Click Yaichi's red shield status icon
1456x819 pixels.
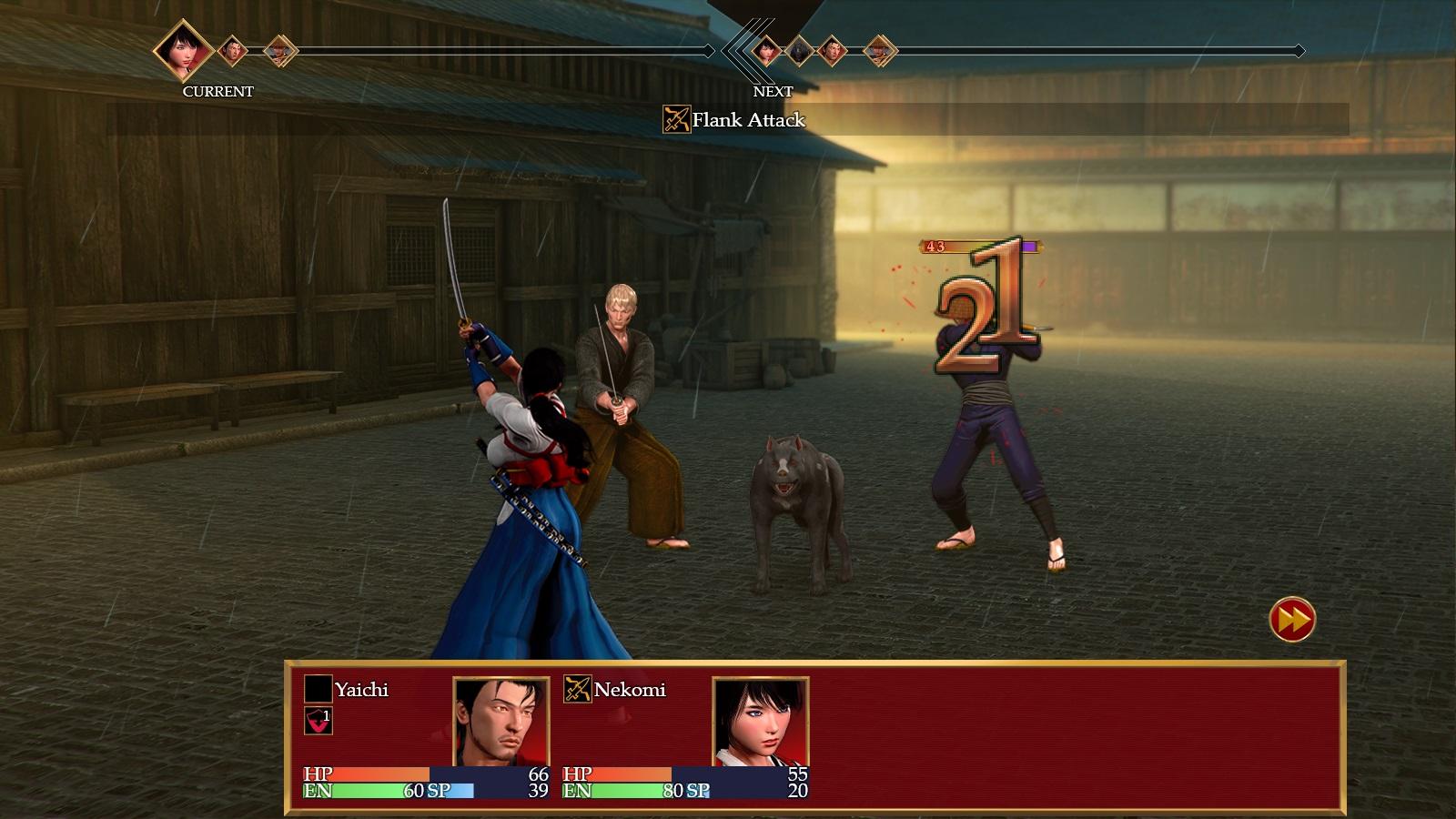(318, 721)
